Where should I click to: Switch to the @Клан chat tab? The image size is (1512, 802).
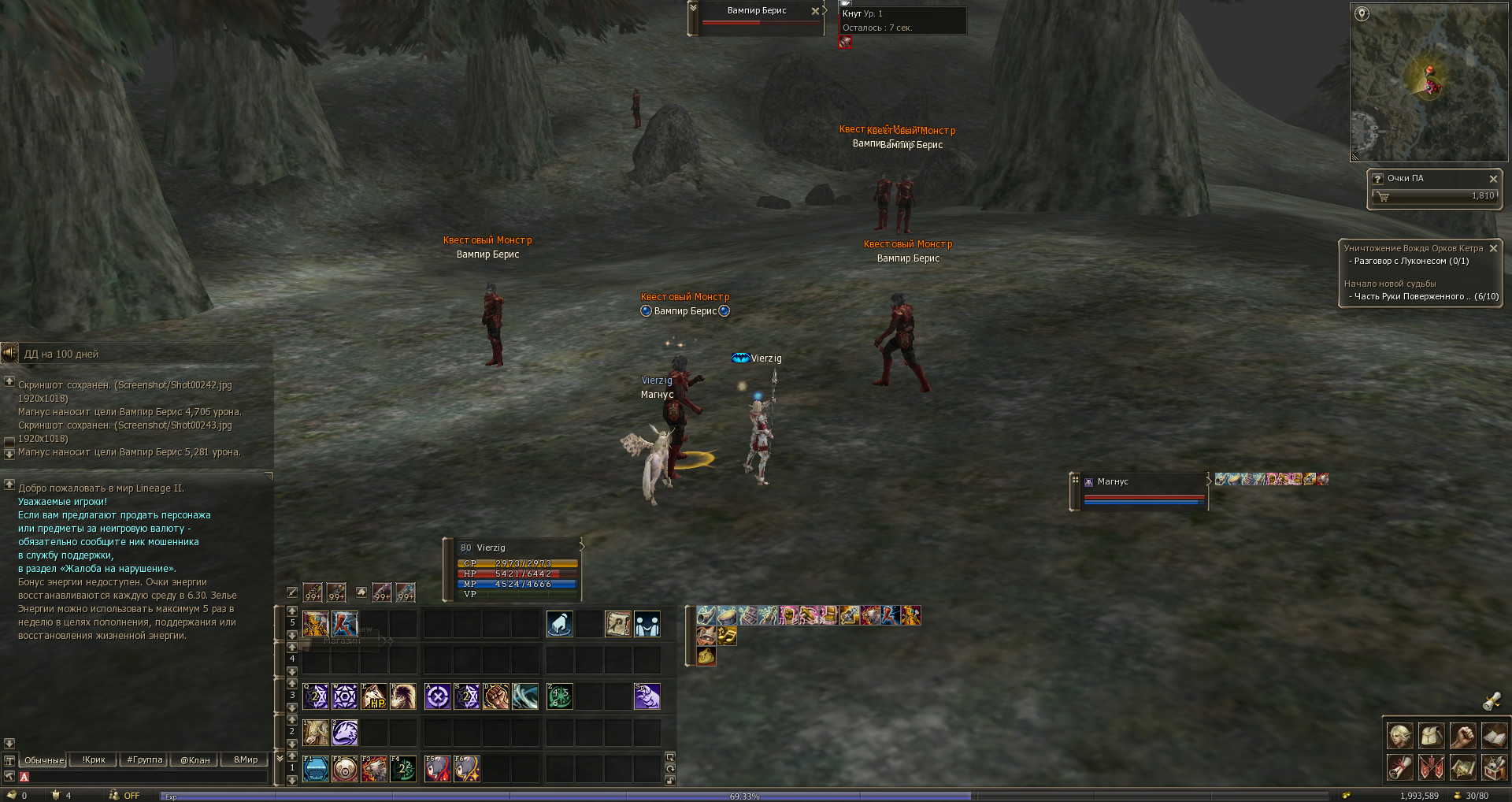(x=195, y=759)
